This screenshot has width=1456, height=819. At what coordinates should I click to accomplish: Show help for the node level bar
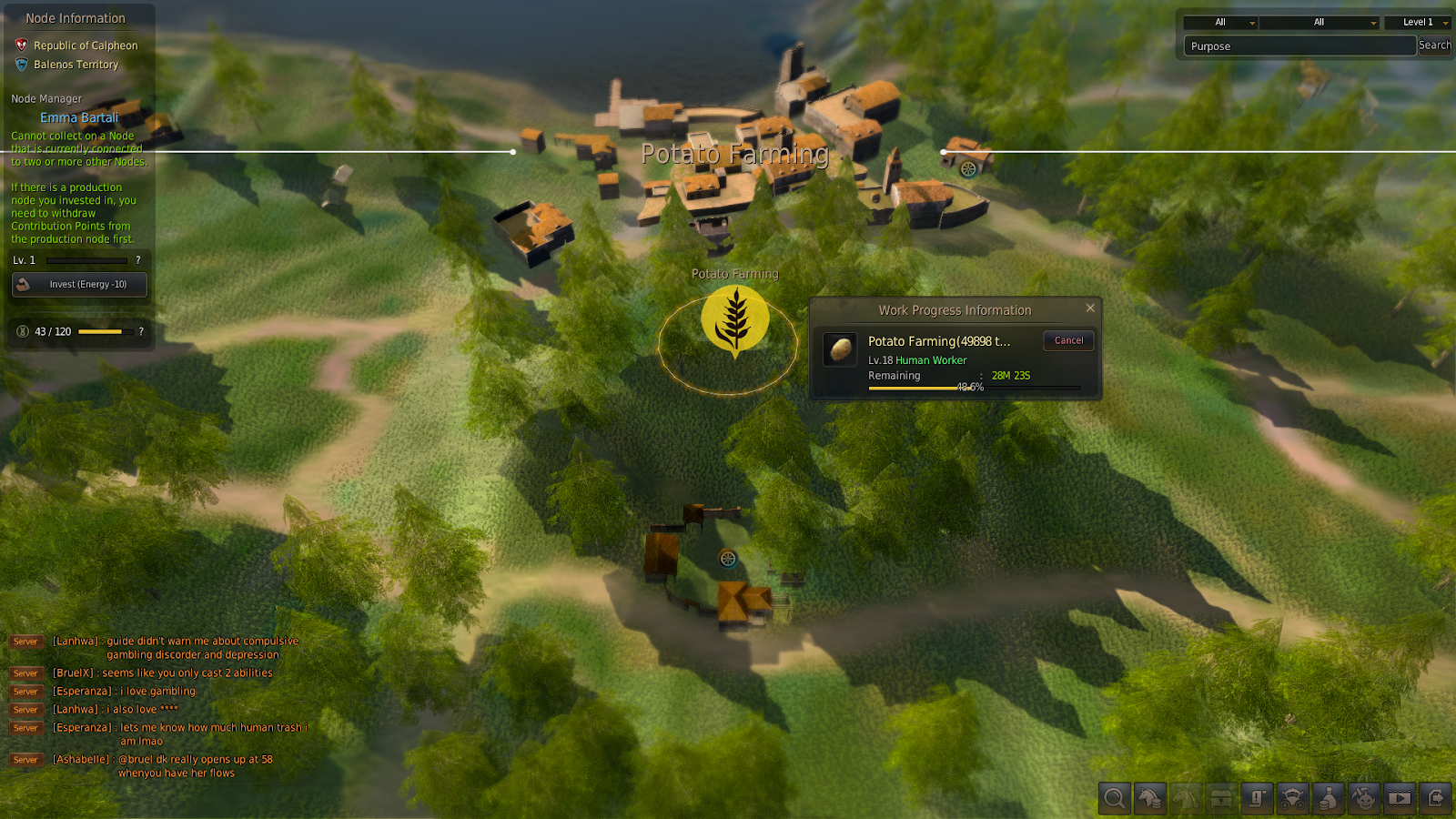138,260
